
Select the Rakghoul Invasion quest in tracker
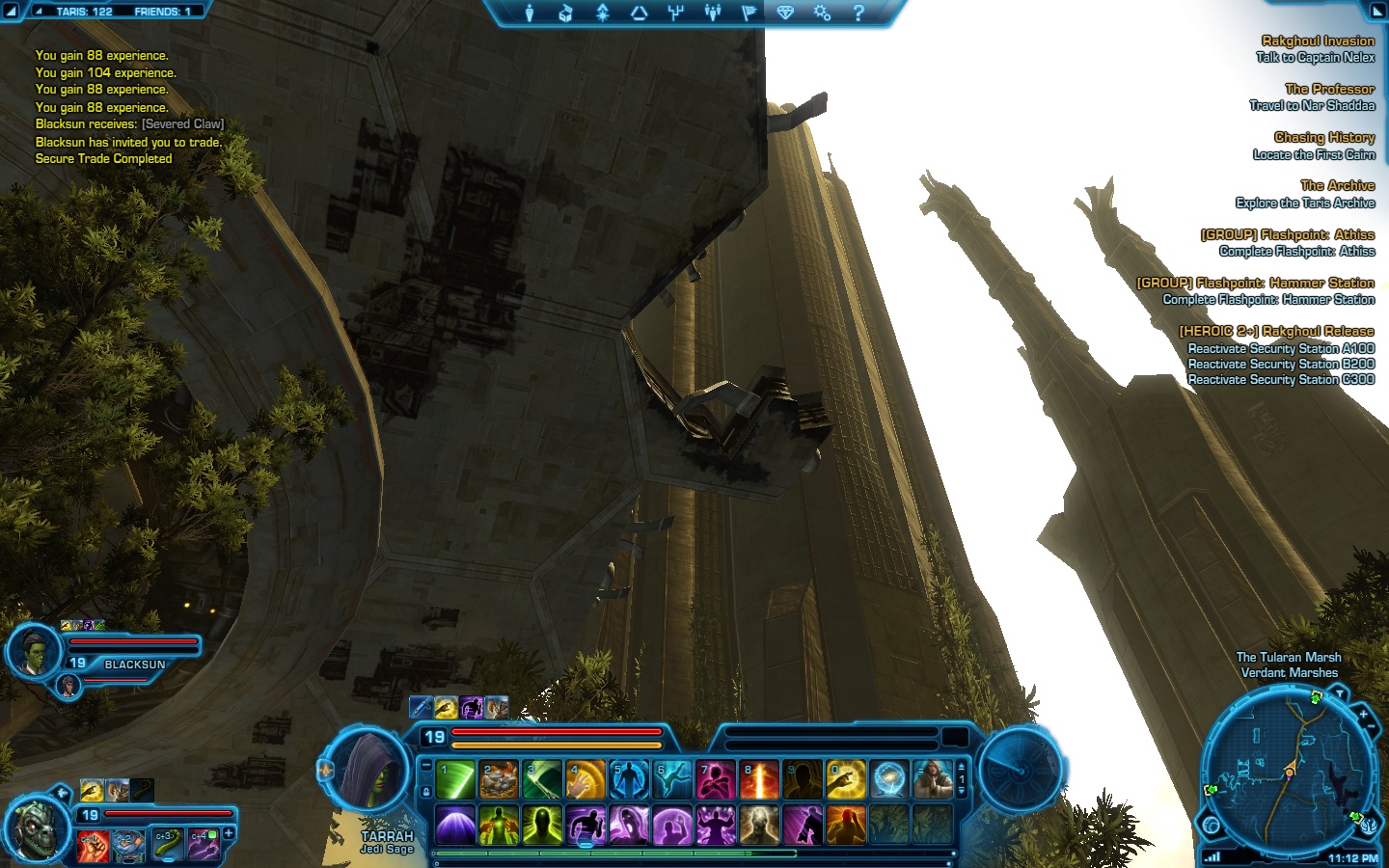pos(1318,41)
